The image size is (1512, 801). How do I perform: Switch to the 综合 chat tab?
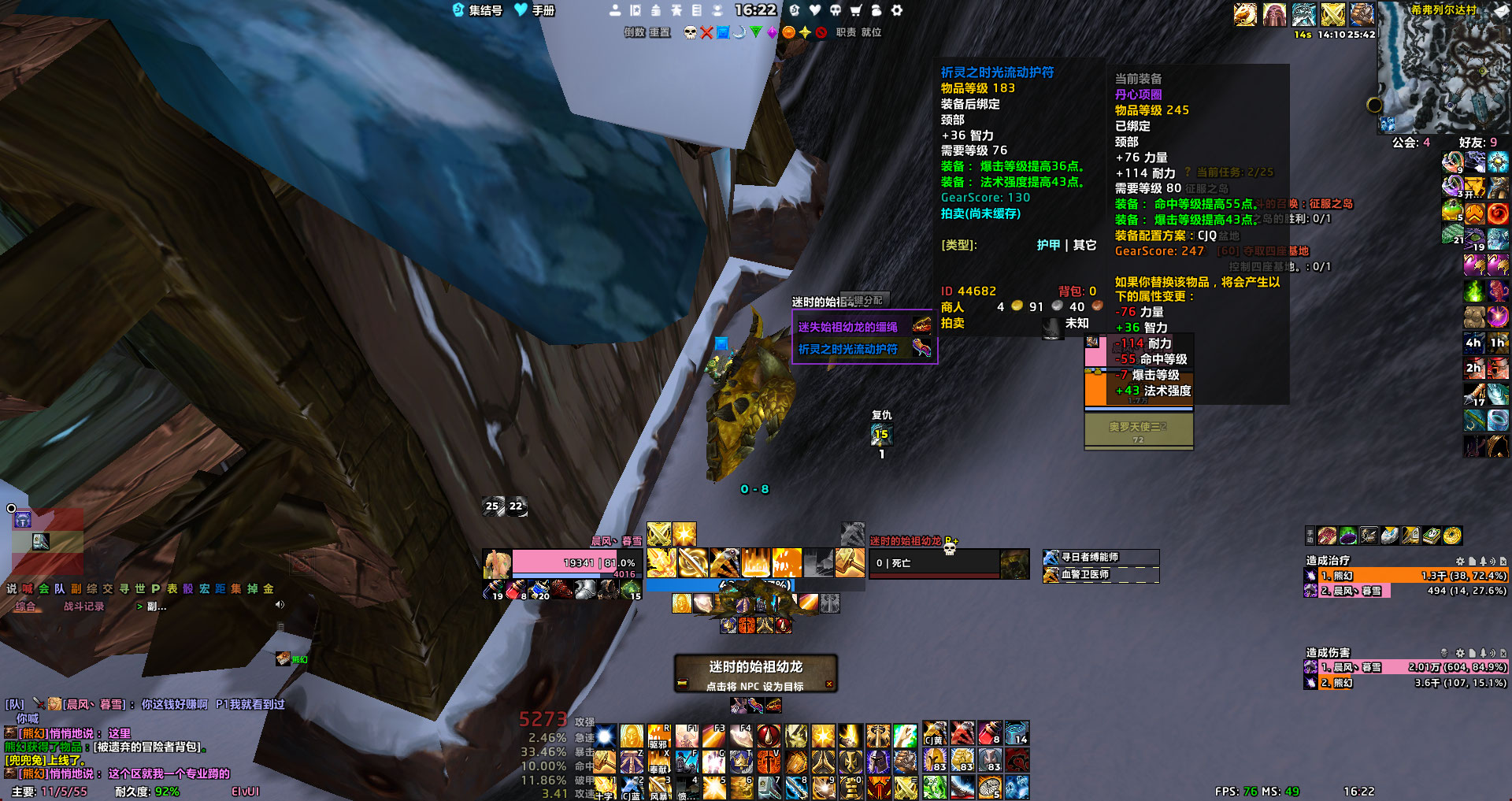coord(25,606)
